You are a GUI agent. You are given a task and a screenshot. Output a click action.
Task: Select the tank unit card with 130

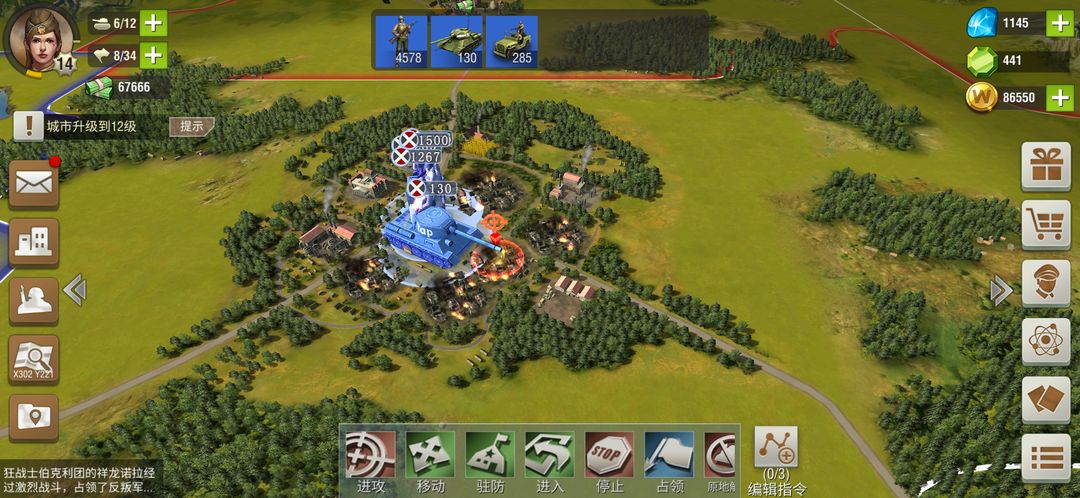[455, 41]
